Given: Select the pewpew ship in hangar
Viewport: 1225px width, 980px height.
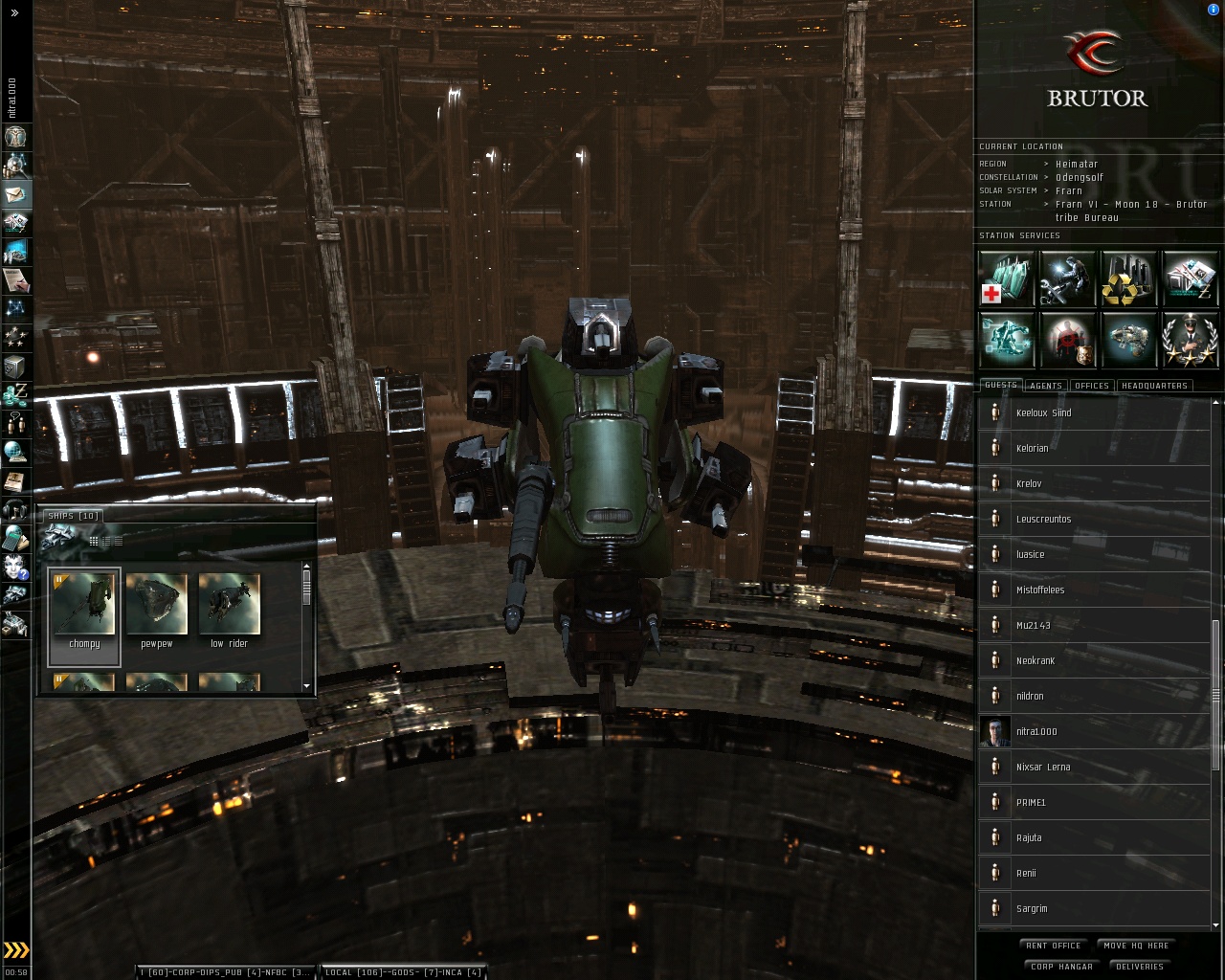Looking at the screenshot, I should coord(157,612).
